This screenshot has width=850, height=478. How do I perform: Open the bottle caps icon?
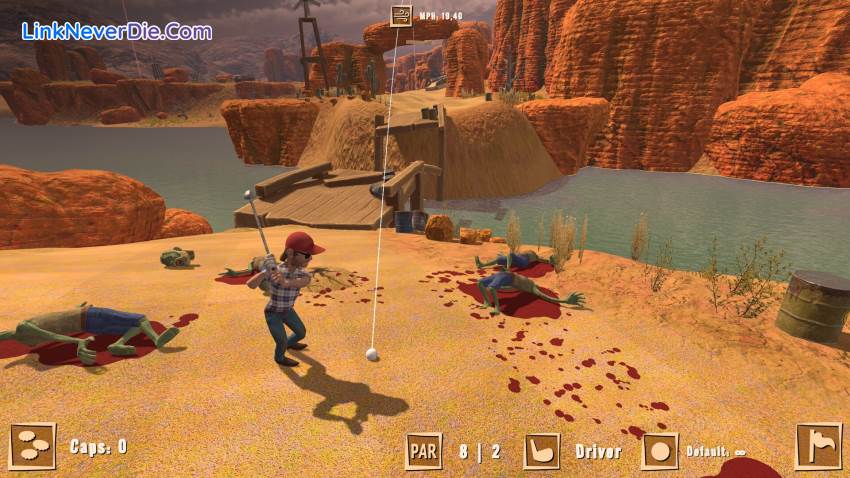click(x=32, y=446)
